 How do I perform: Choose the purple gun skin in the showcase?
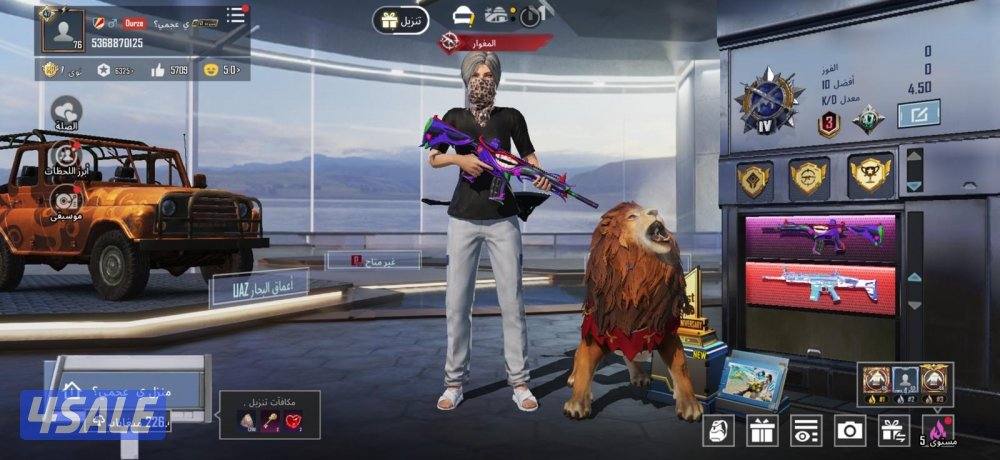pos(820,236)
